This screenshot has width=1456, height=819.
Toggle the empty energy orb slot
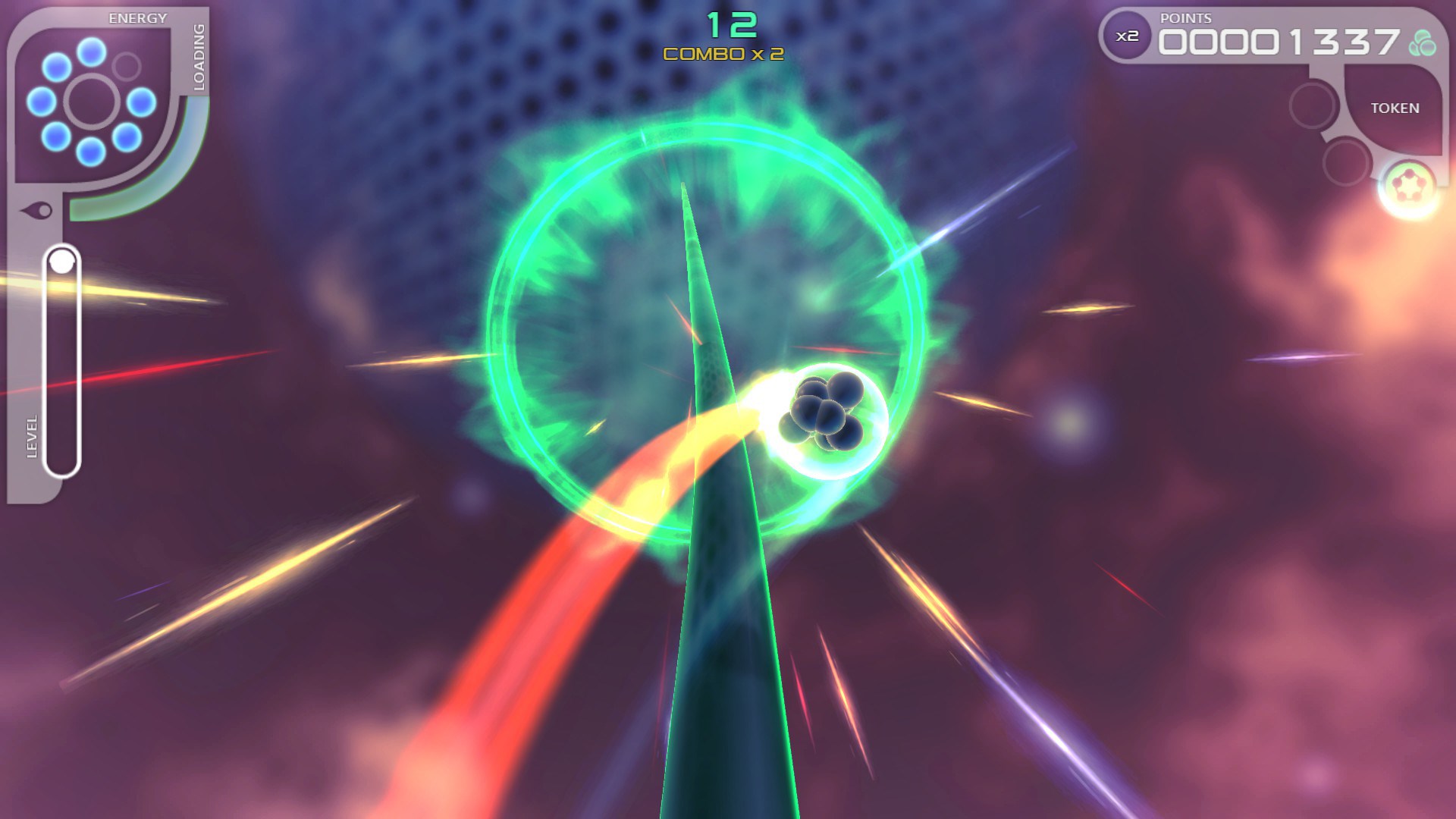(x=126, y=64)
